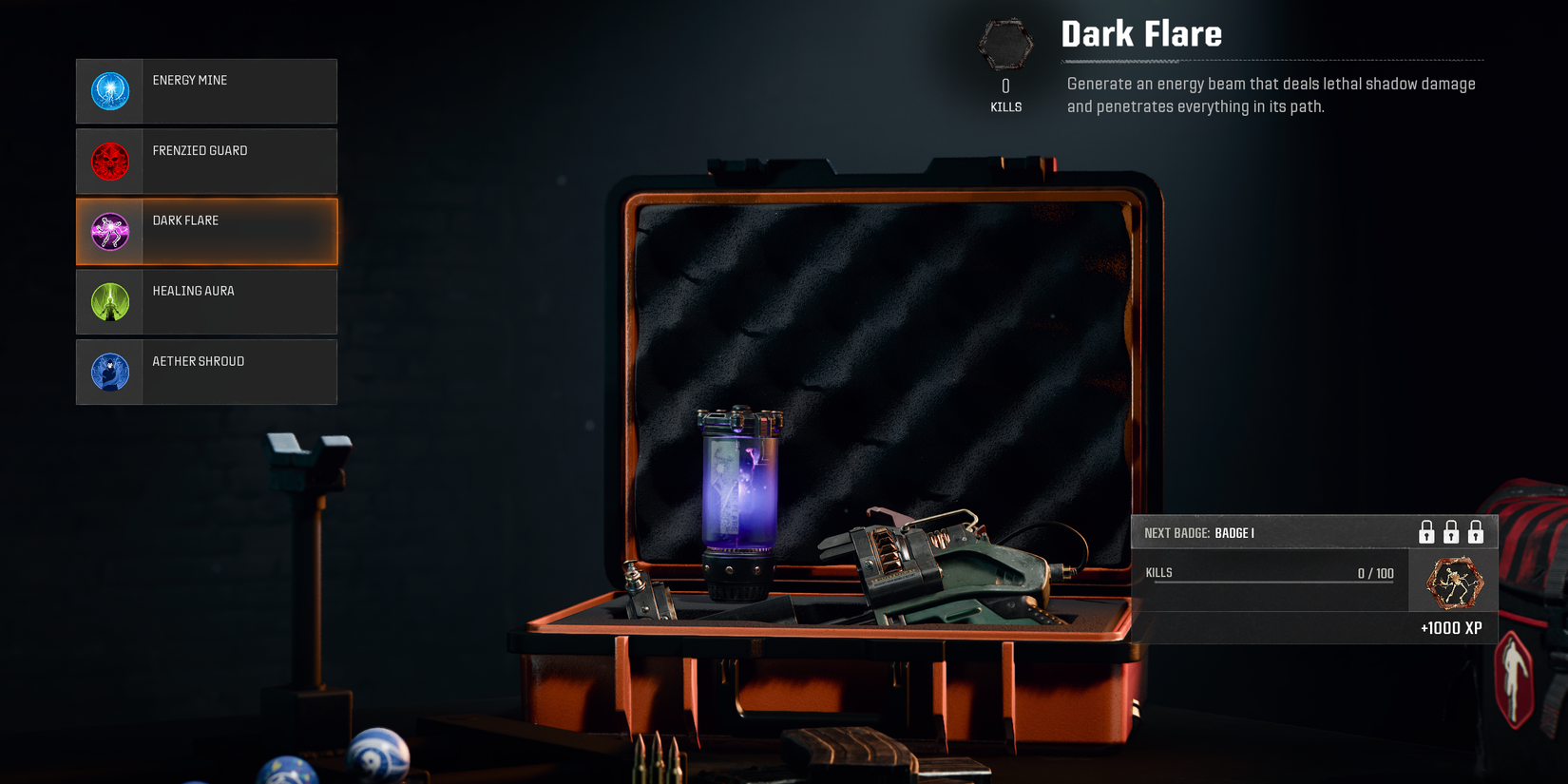Screen dimensions: 1568x784
Task: Select the blue Aether Shroud icon
Action: 109,372
